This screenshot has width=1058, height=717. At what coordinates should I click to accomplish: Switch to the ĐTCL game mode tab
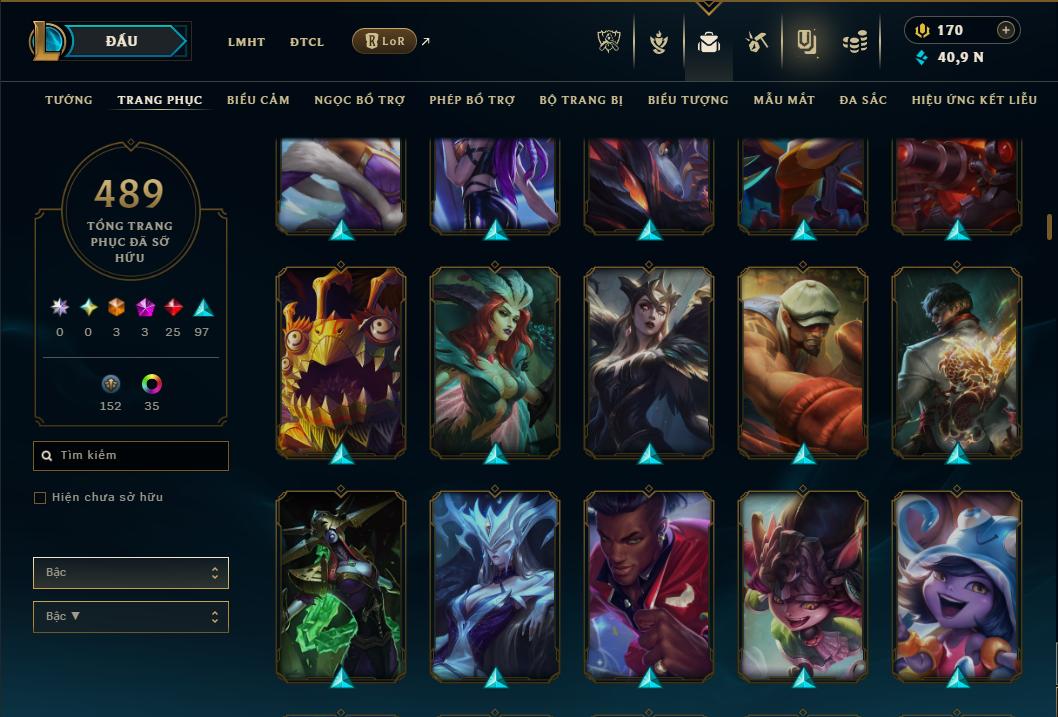click(x=307, y=42)
